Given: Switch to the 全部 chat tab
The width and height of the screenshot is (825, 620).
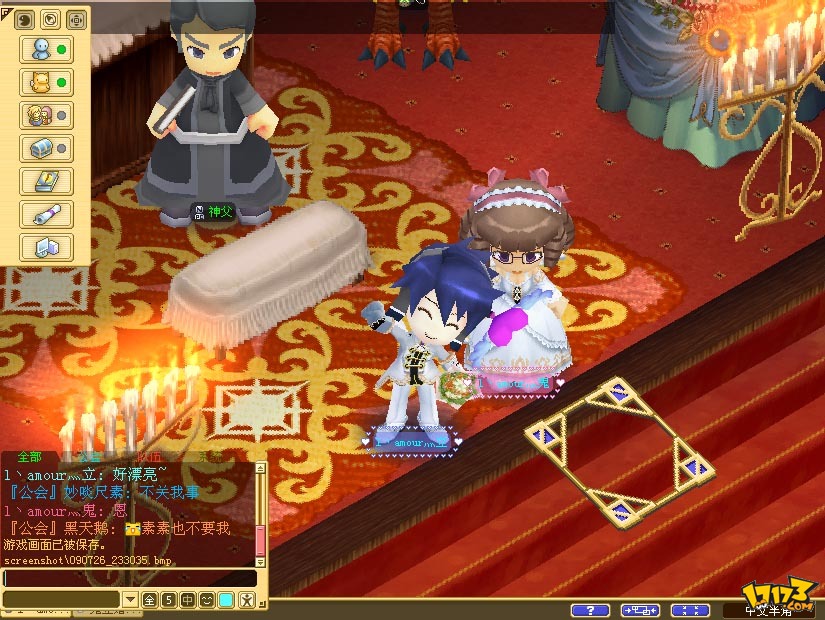Looking at the screenshot, I should [31, 457].
